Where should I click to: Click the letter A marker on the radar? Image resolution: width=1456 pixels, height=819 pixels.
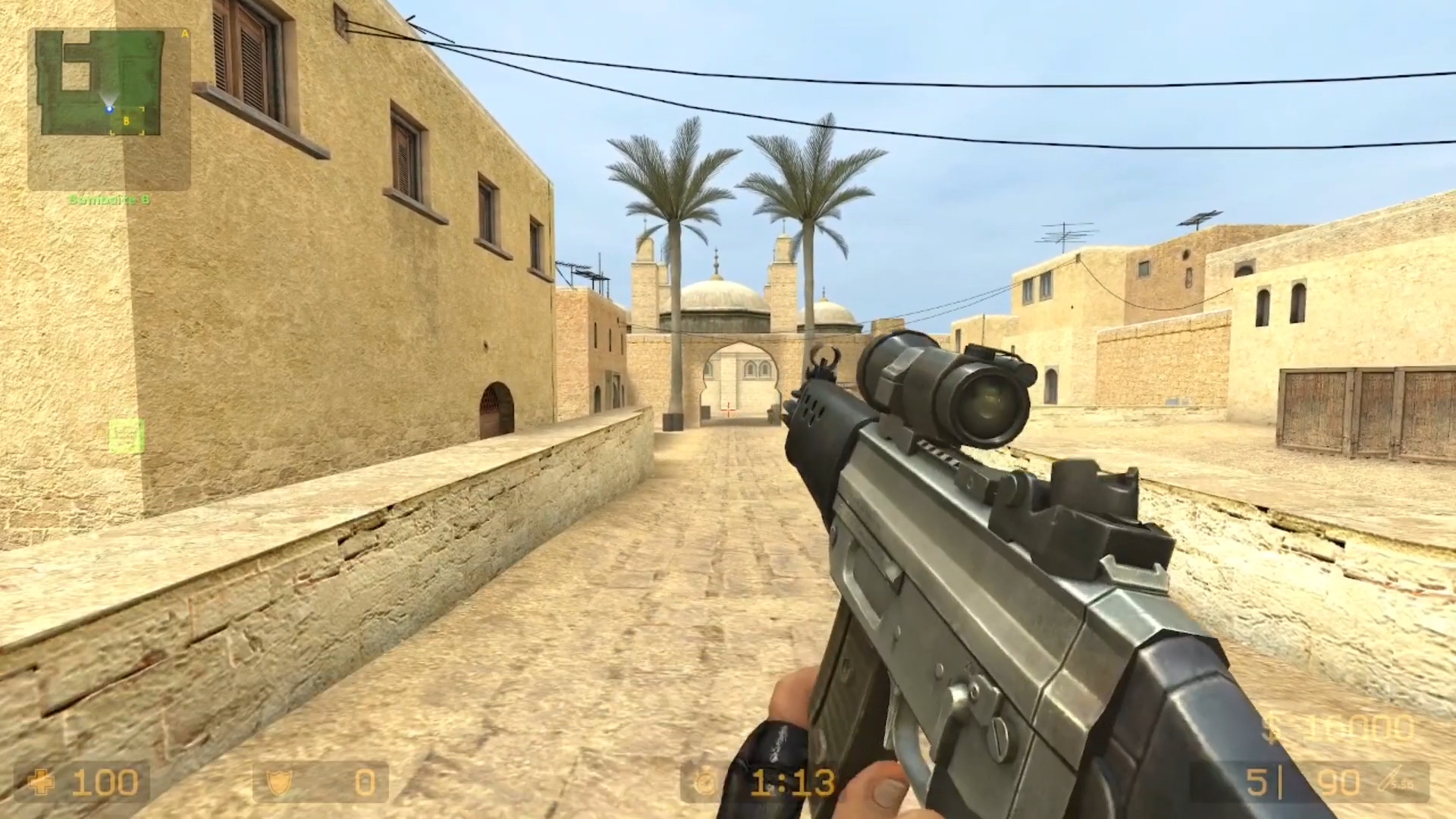(185, 33)
